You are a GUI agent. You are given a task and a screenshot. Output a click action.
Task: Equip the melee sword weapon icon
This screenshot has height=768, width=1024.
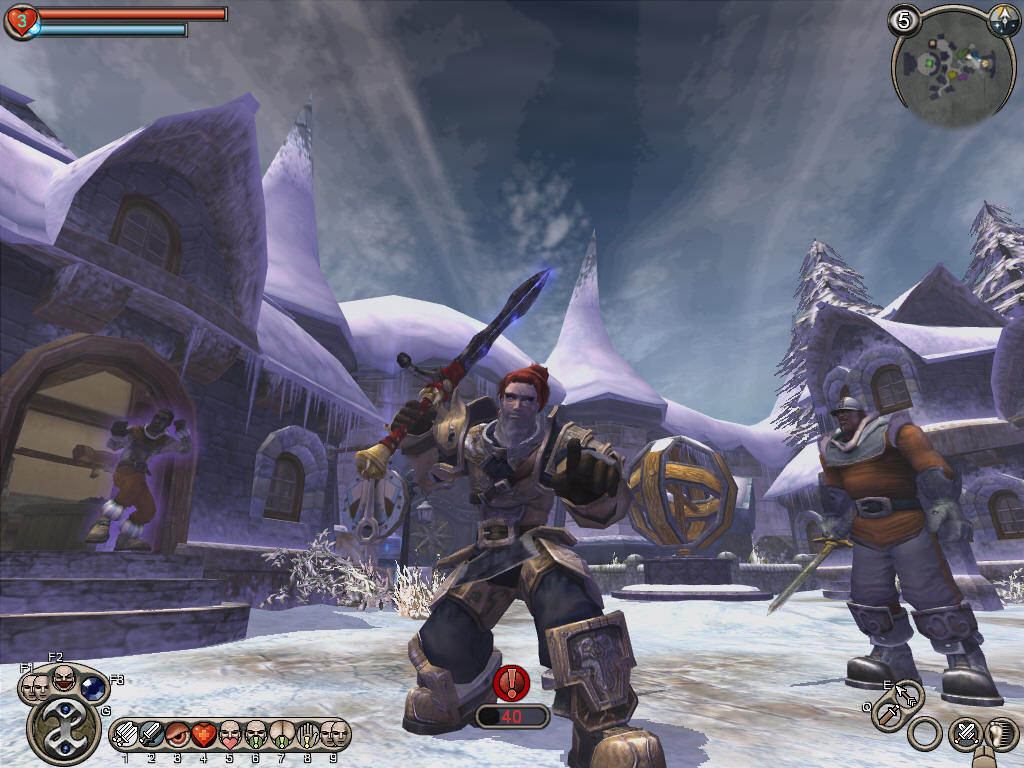point(887,714)
